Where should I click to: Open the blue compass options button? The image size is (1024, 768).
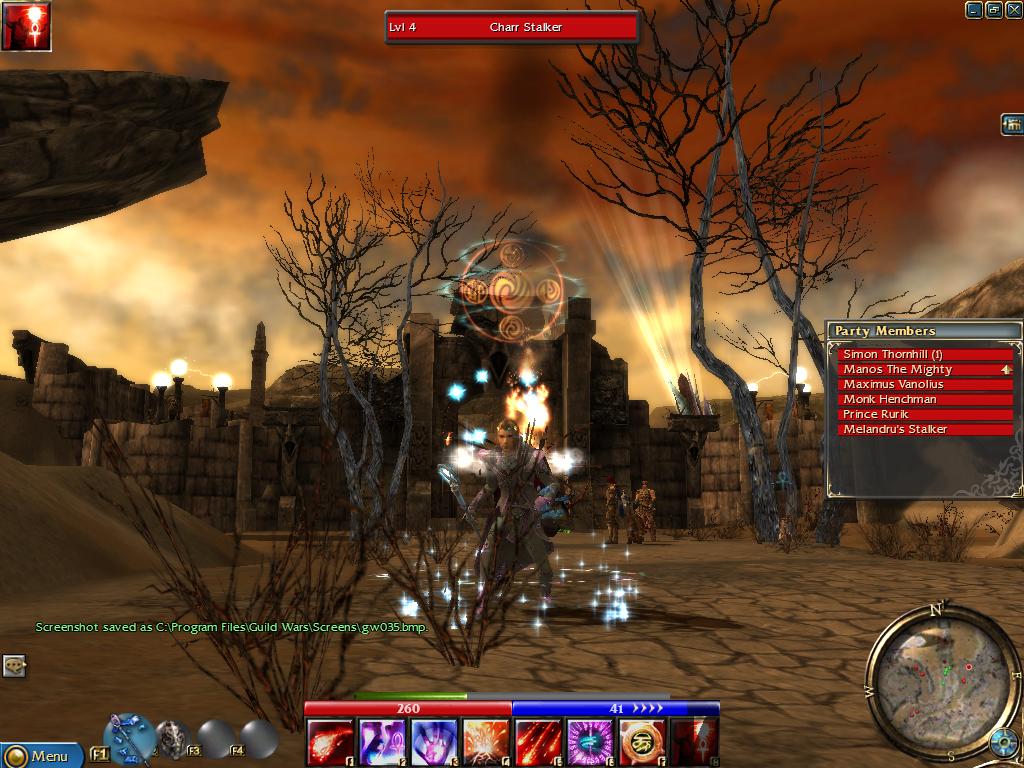click(1003, 743)
